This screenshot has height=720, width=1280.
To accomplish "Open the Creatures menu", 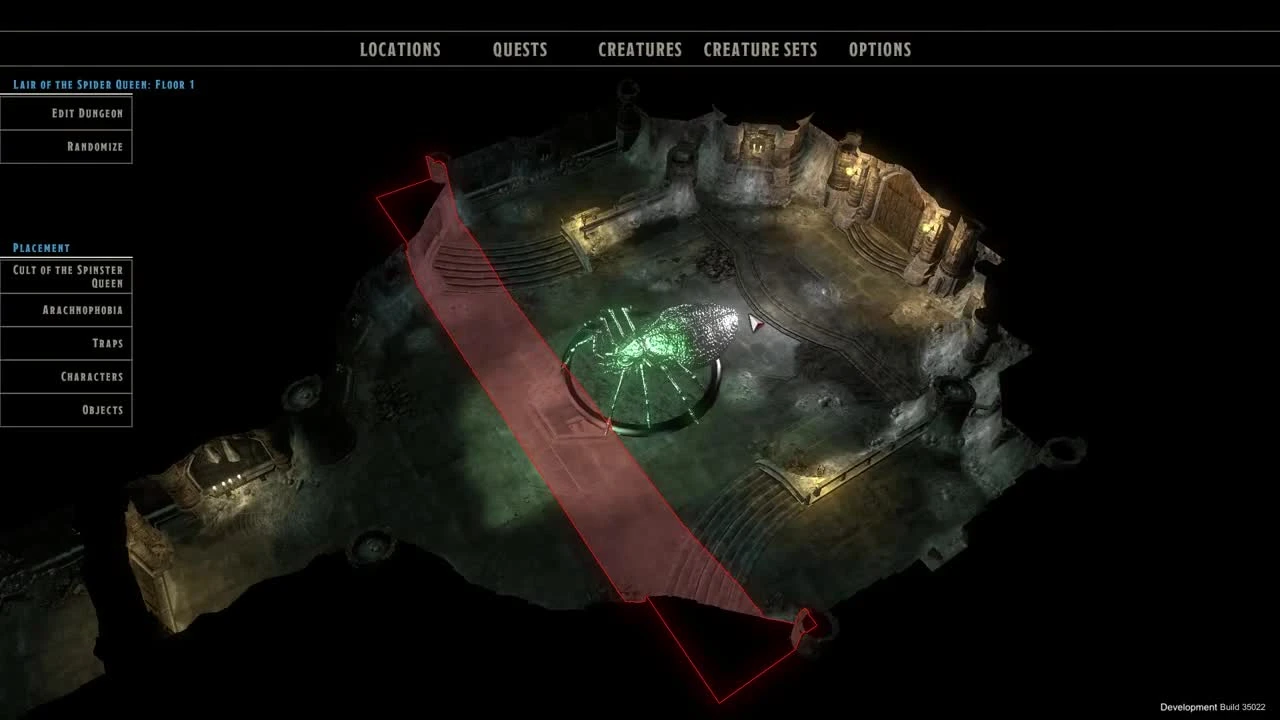I will pyautogui.click(x=639, y=49).
